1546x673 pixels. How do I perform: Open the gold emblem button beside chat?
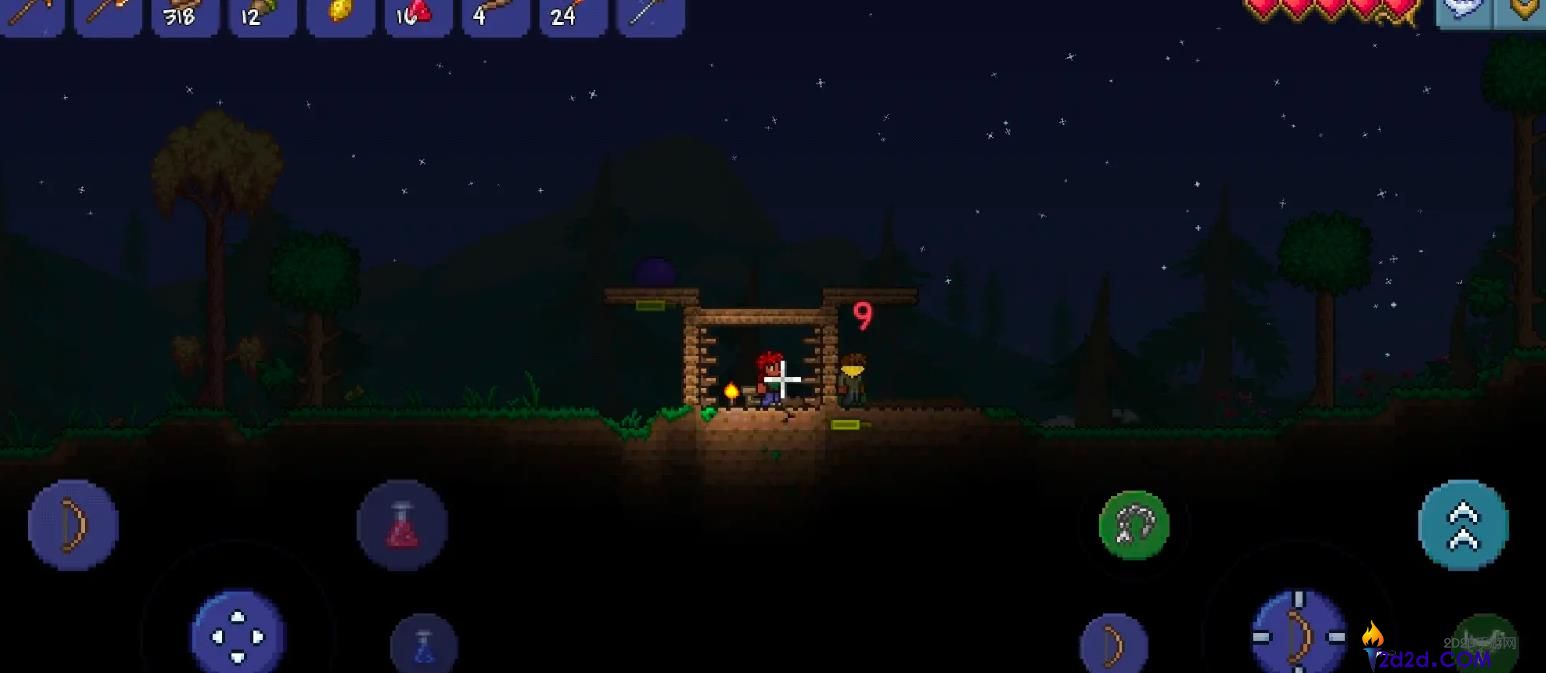pos(1522,10)
